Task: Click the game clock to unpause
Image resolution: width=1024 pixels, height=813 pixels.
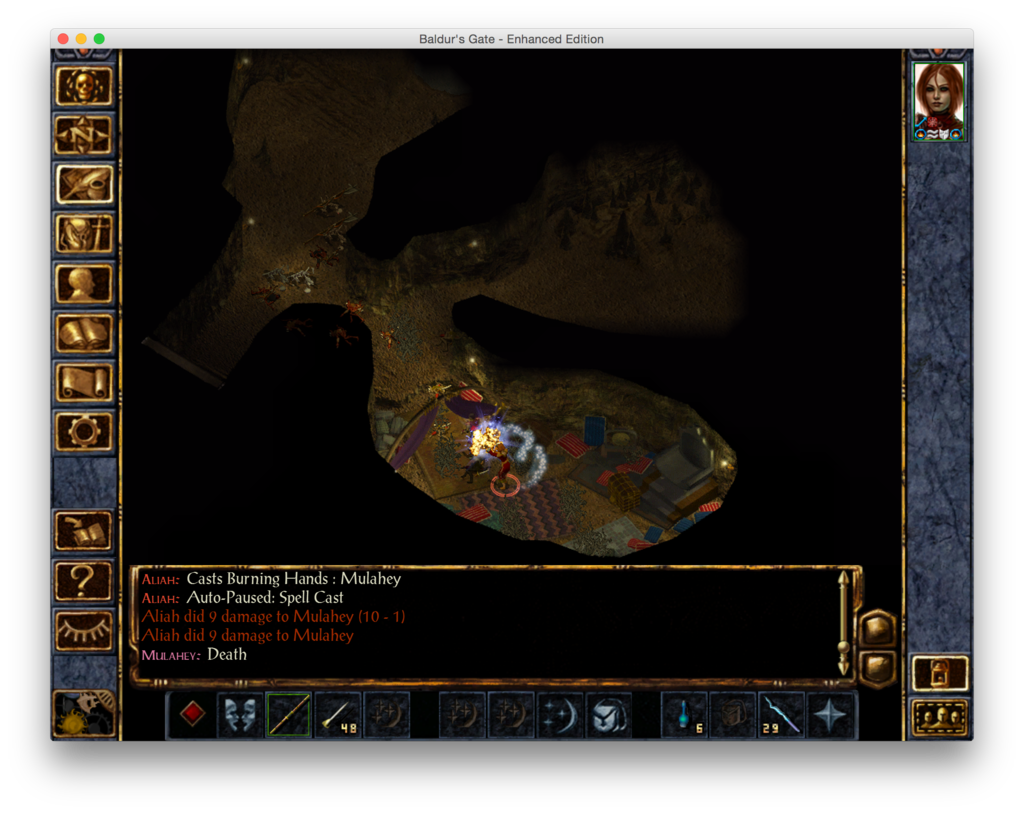Action: tap(84, 713)
